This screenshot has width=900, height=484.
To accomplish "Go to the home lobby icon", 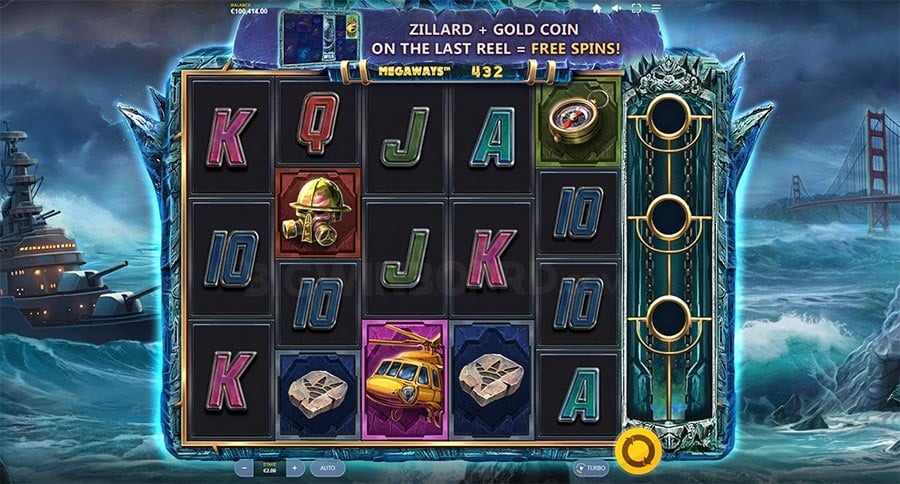I will point(597,8).
